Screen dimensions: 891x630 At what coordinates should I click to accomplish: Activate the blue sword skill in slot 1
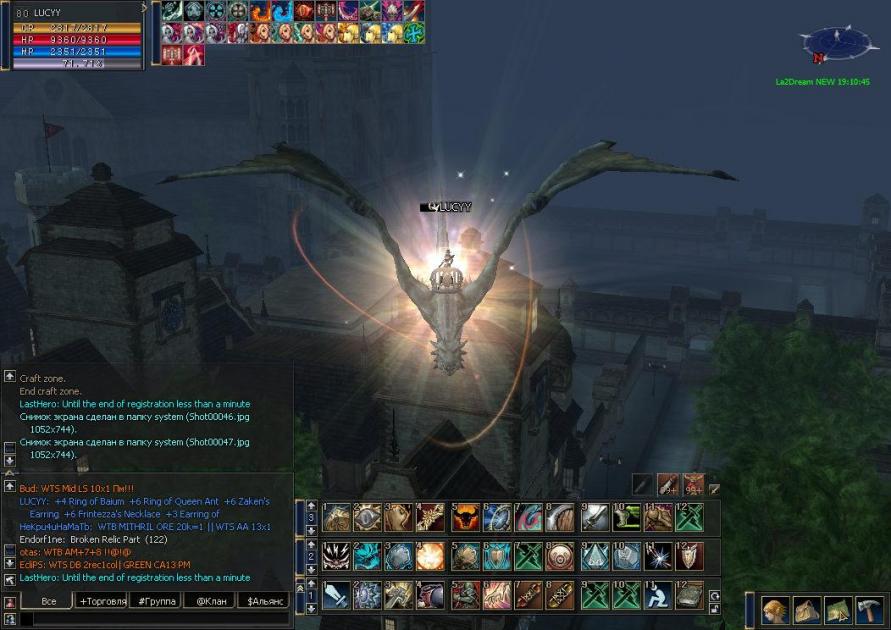point(336,595)
